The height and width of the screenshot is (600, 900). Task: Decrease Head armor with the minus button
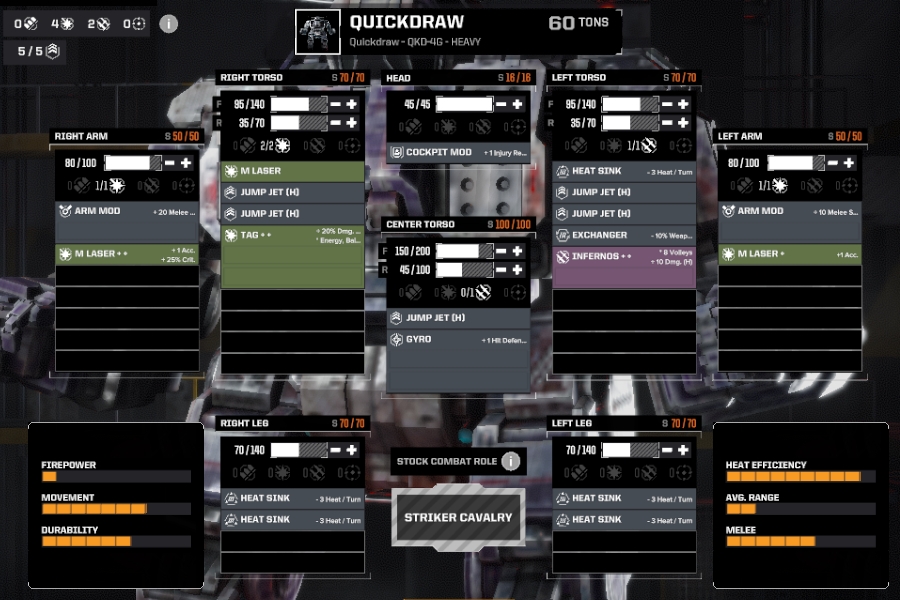click(x=502, y=104)
